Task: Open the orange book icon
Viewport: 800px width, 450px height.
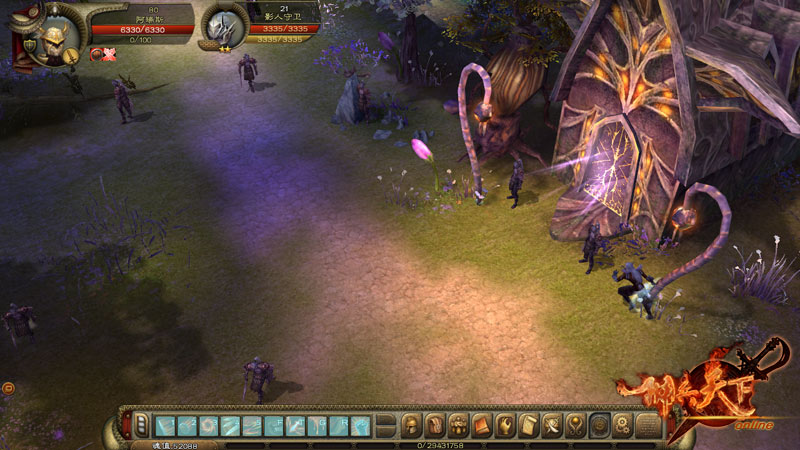Action: 482,425
